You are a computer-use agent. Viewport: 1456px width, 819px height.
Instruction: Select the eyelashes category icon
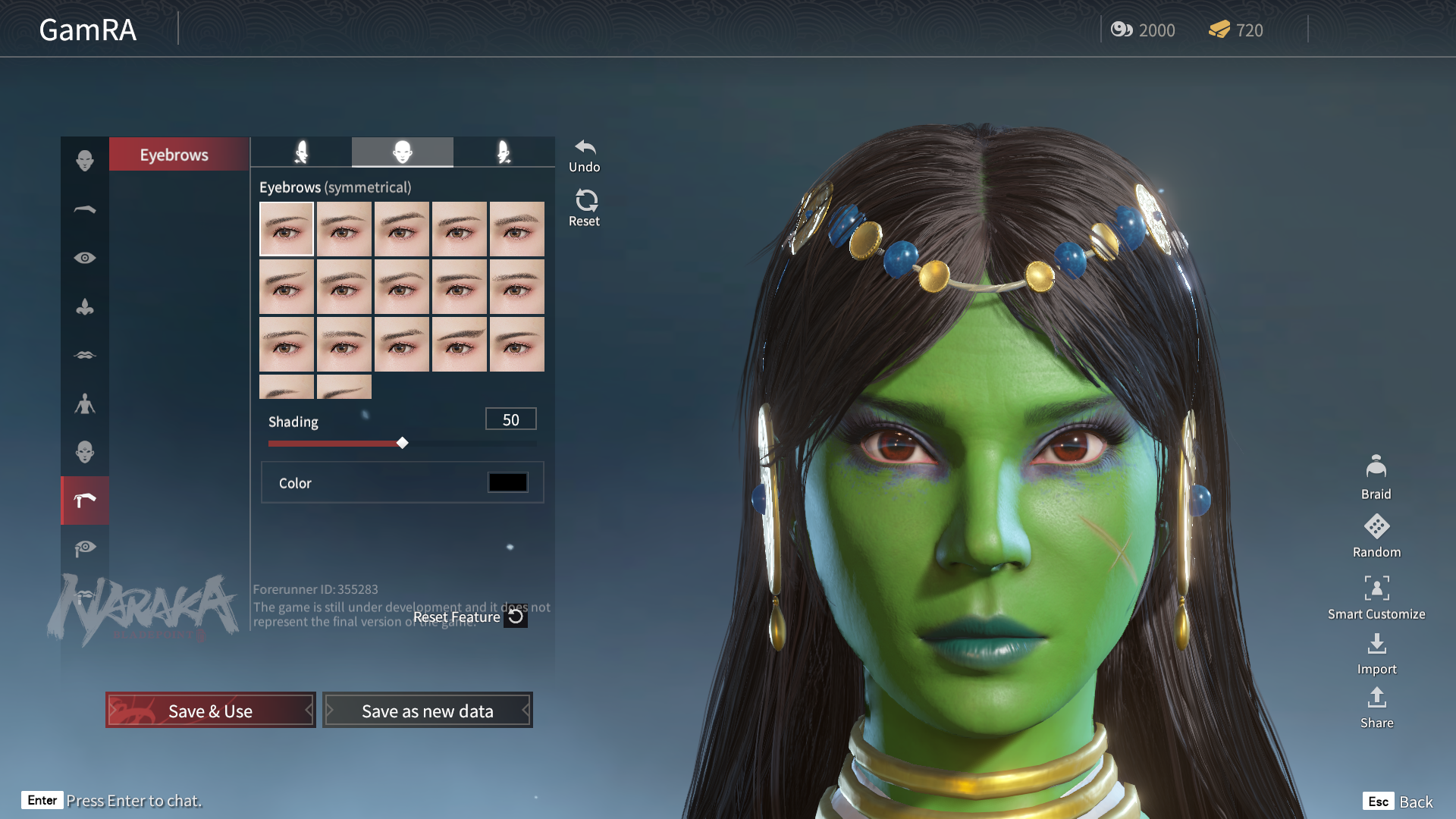85,548
